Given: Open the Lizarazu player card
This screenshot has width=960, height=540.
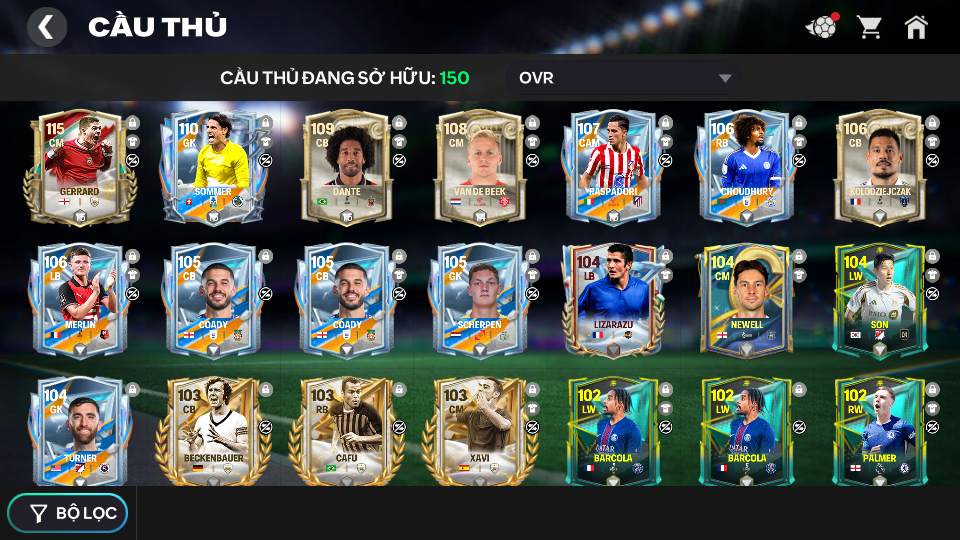Looking at the screenshot, I should tap(612, 300).
